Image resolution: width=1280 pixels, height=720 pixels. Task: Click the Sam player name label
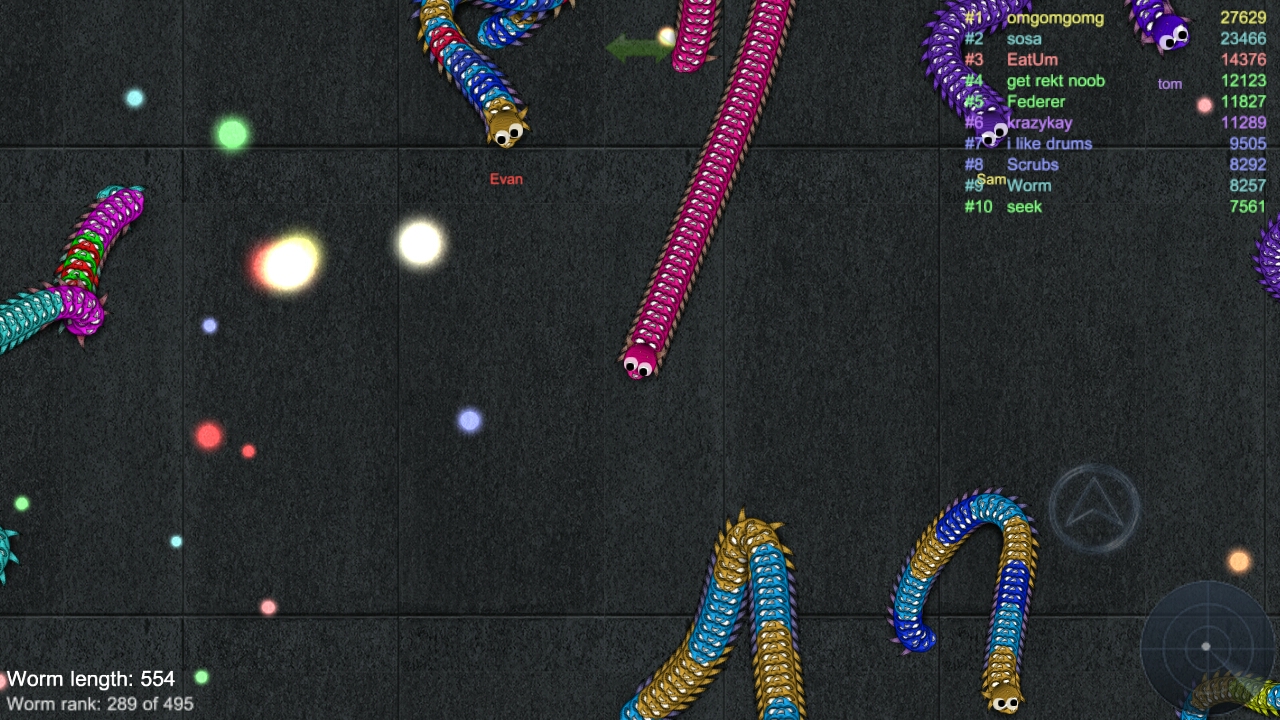pos(993,179)
